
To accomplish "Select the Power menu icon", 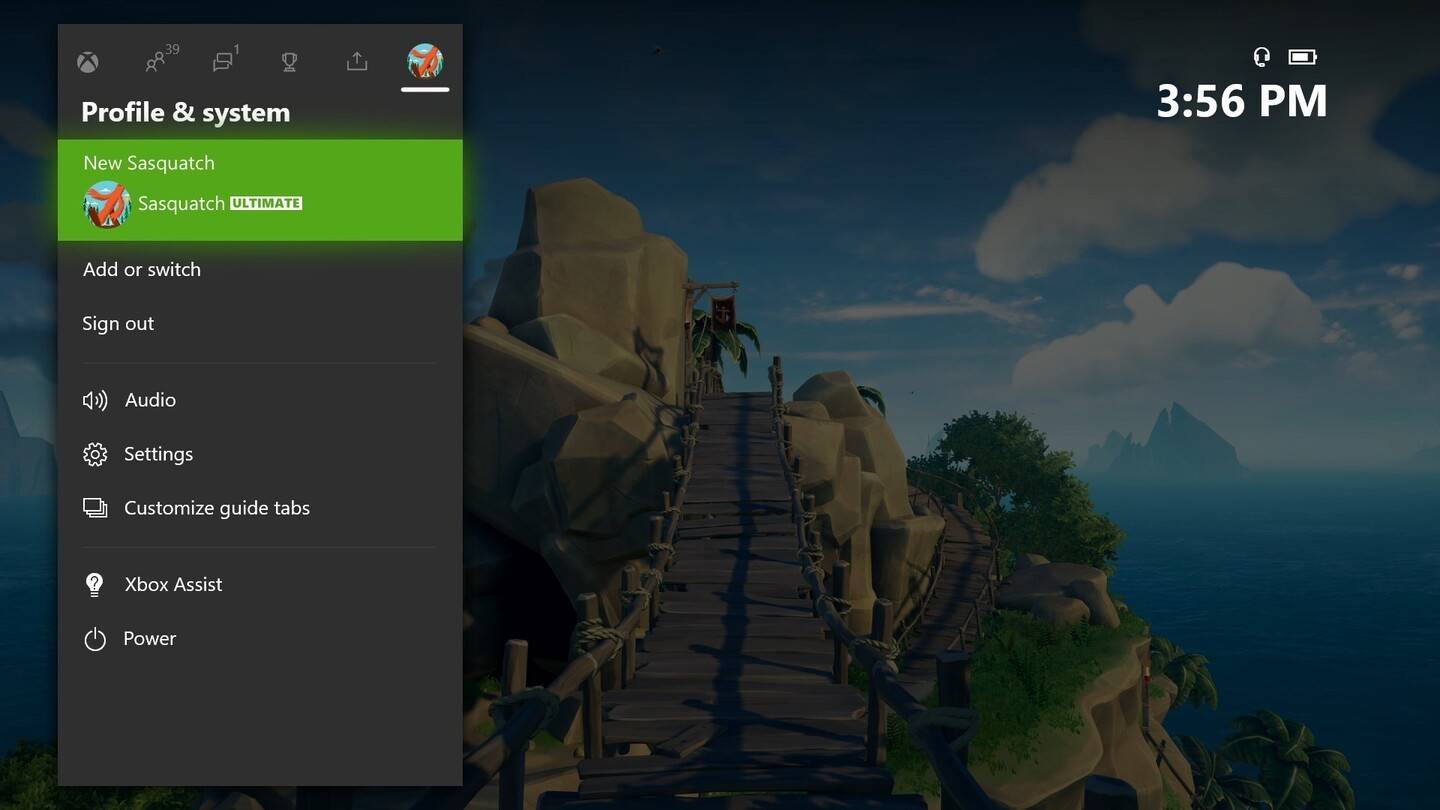I will [x=95, y=638].
